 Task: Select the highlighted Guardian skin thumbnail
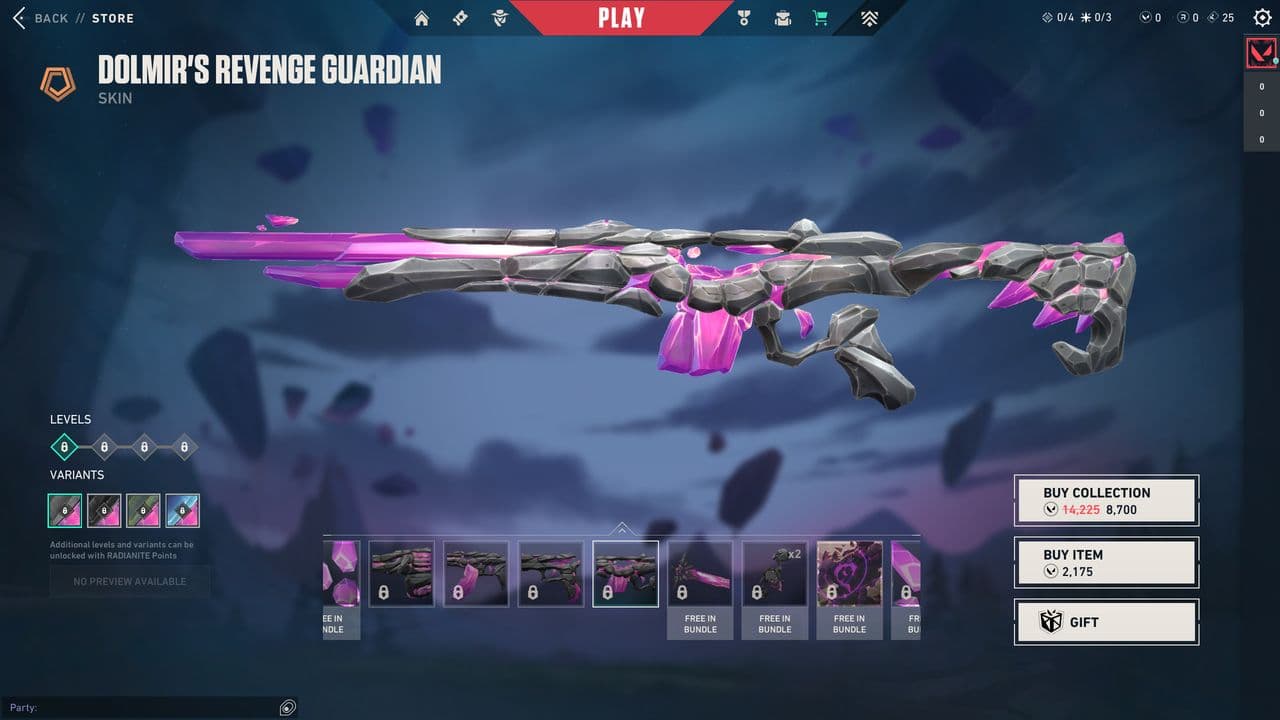[625, 574]
